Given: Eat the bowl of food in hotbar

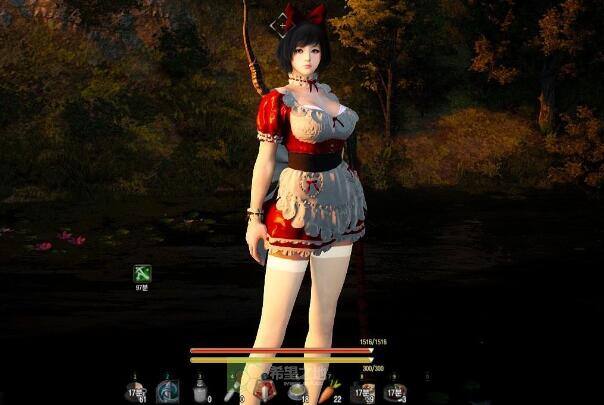Looking at the screenshot, I should tap(296, 390).
